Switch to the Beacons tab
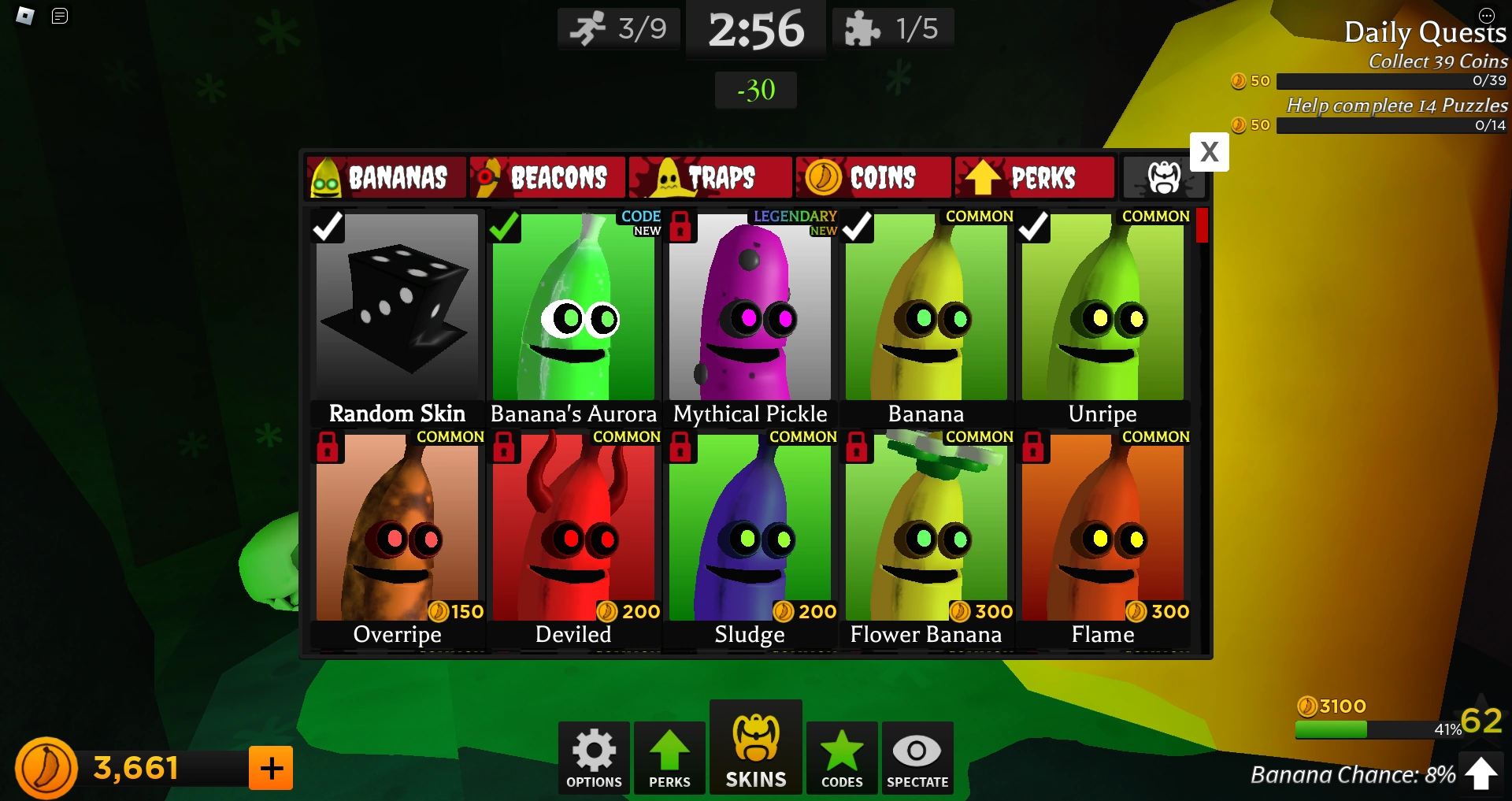 547,177
